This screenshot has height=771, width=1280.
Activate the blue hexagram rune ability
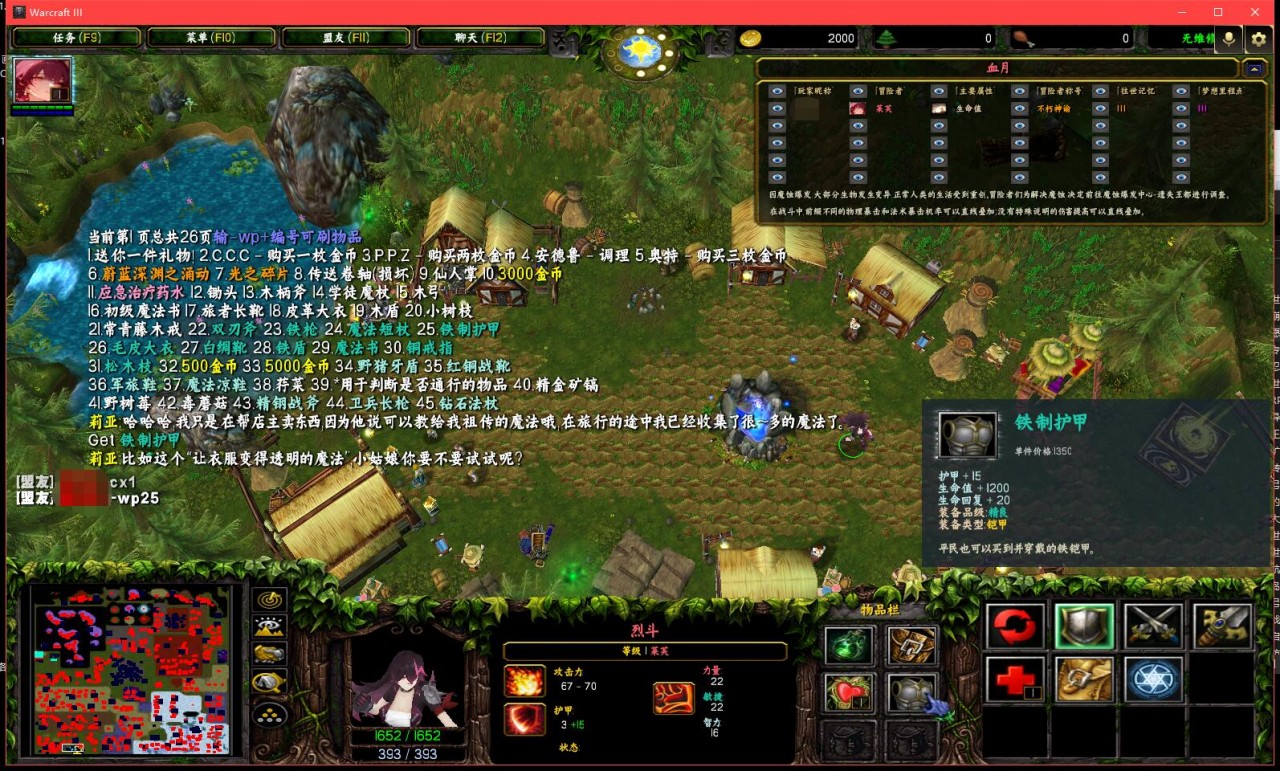pos(1153,680)
